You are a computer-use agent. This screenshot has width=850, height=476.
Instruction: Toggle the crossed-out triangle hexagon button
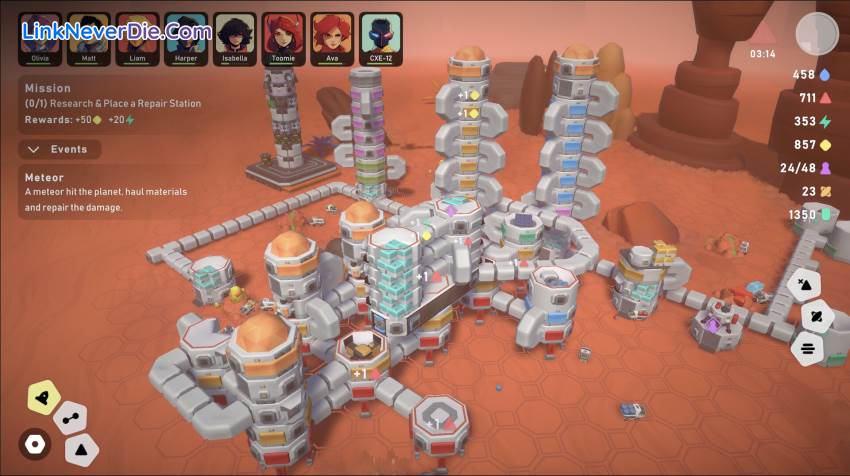coord(804,283)
